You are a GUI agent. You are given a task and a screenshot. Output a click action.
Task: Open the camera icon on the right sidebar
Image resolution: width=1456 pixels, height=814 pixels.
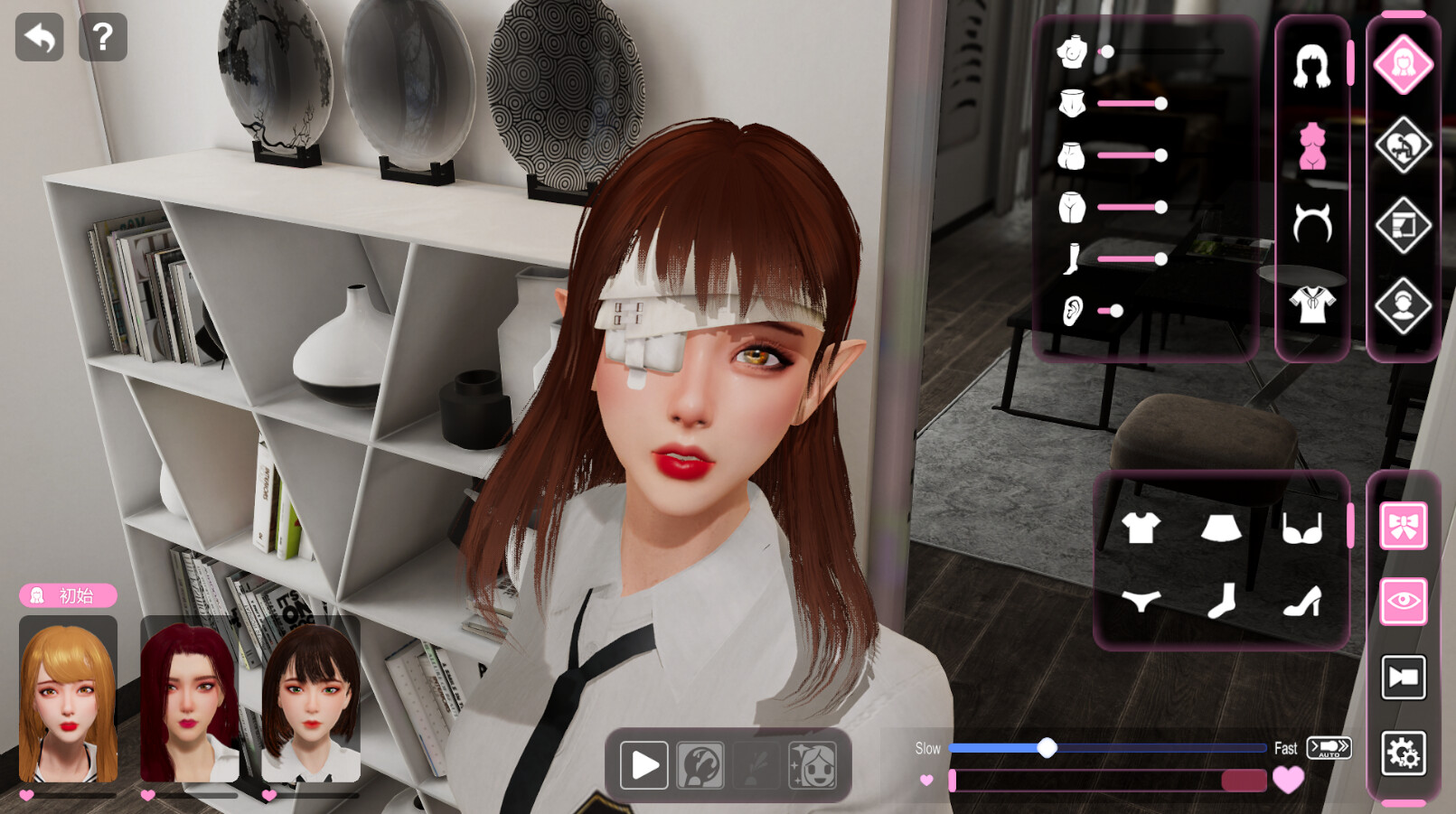pyautogui.click(x=1403, y=676)
